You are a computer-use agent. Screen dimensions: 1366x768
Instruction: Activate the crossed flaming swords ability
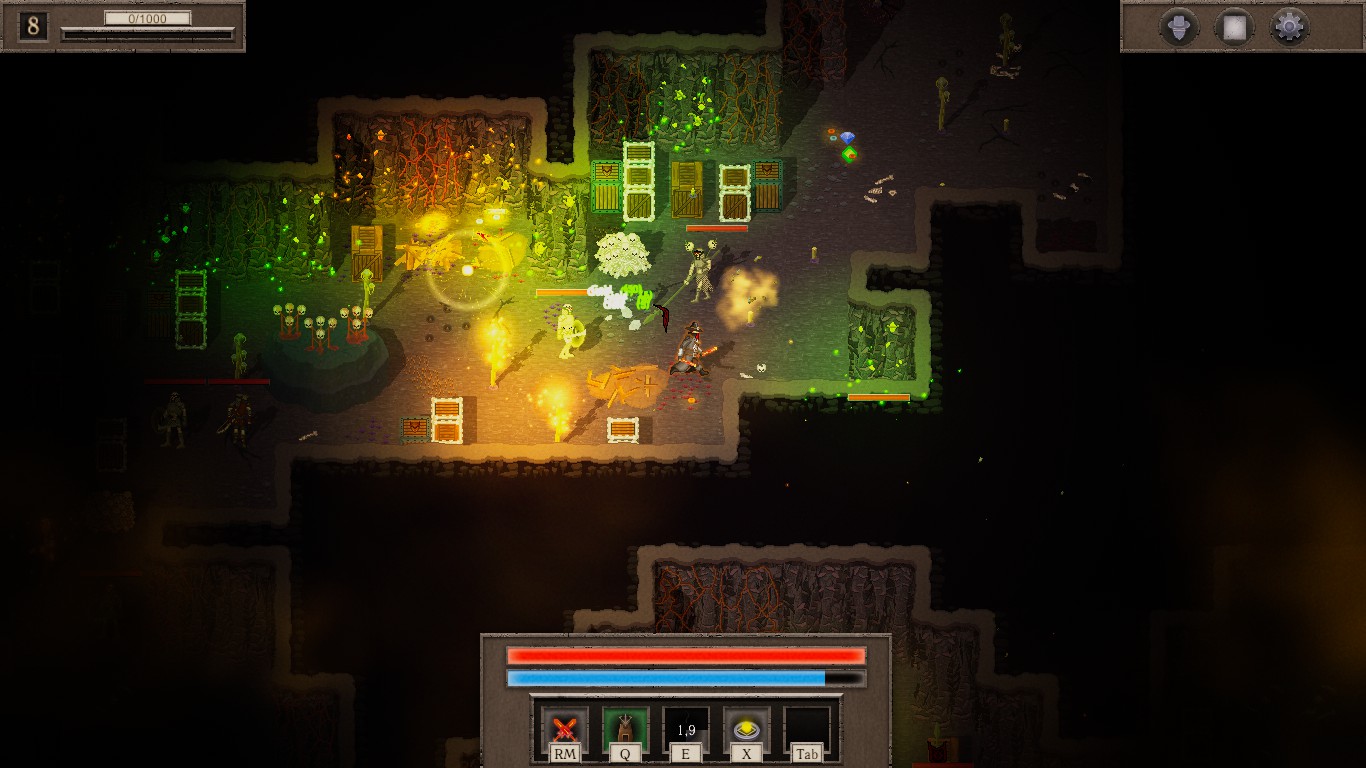coord(565,730)
